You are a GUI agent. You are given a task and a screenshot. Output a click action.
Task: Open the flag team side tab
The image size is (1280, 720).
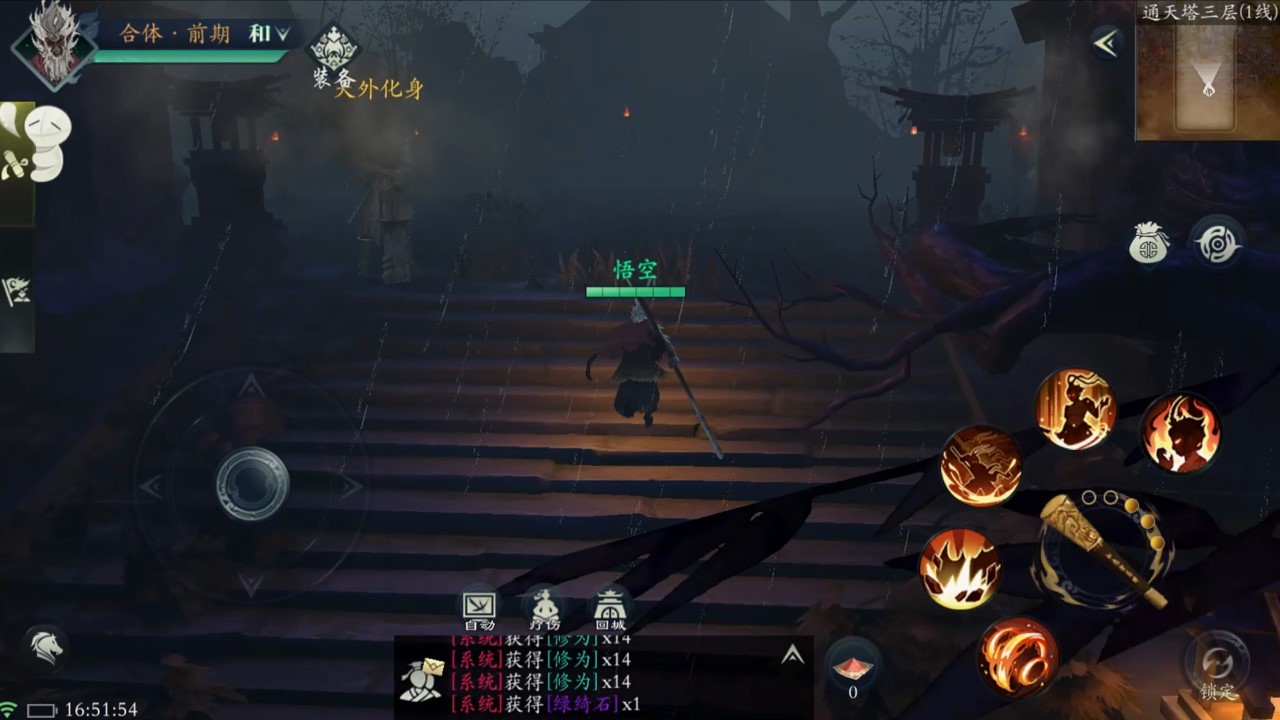click(x=17, y=290)
